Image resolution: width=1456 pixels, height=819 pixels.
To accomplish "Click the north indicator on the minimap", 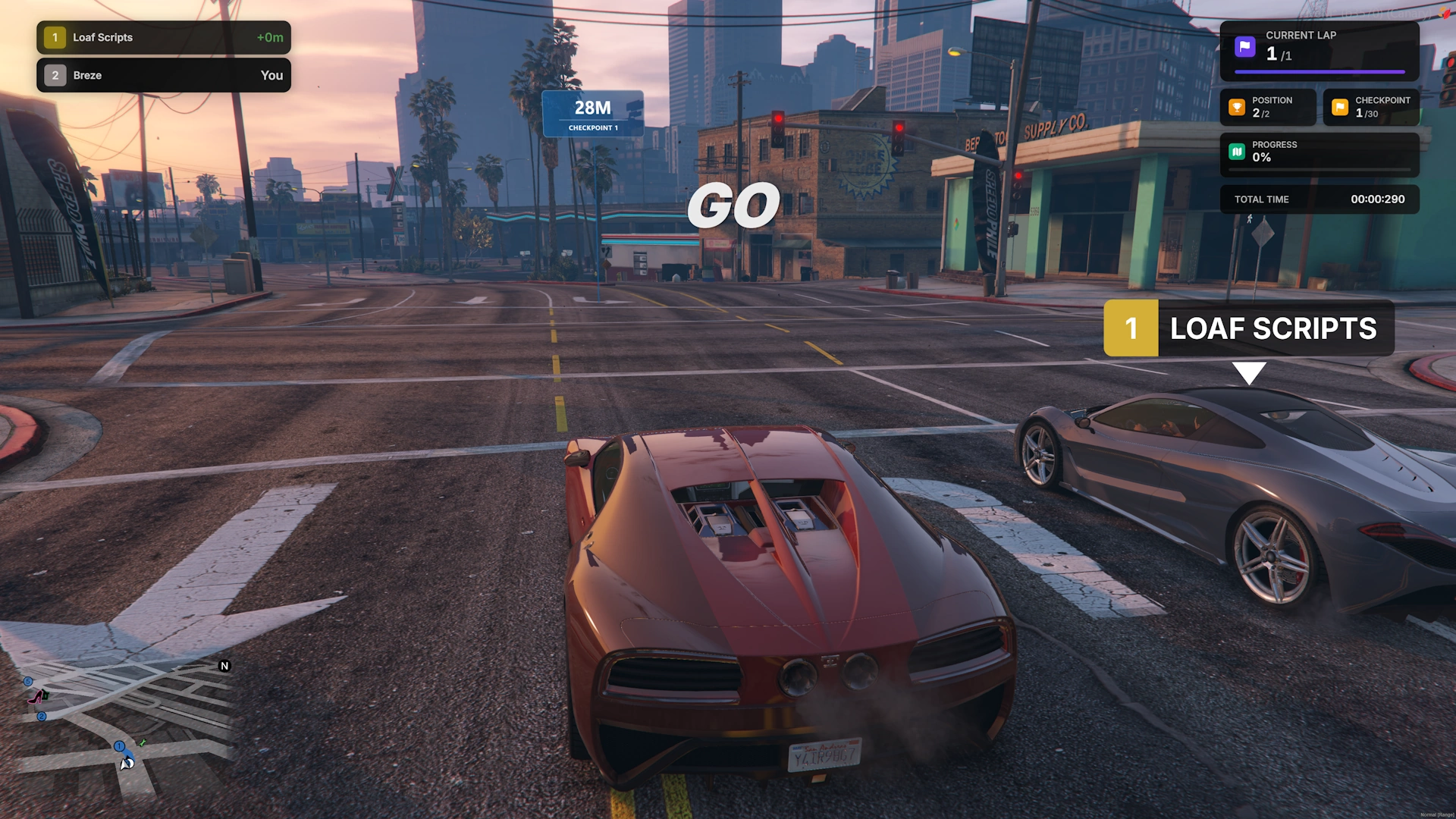I will (x=224, y=666).
